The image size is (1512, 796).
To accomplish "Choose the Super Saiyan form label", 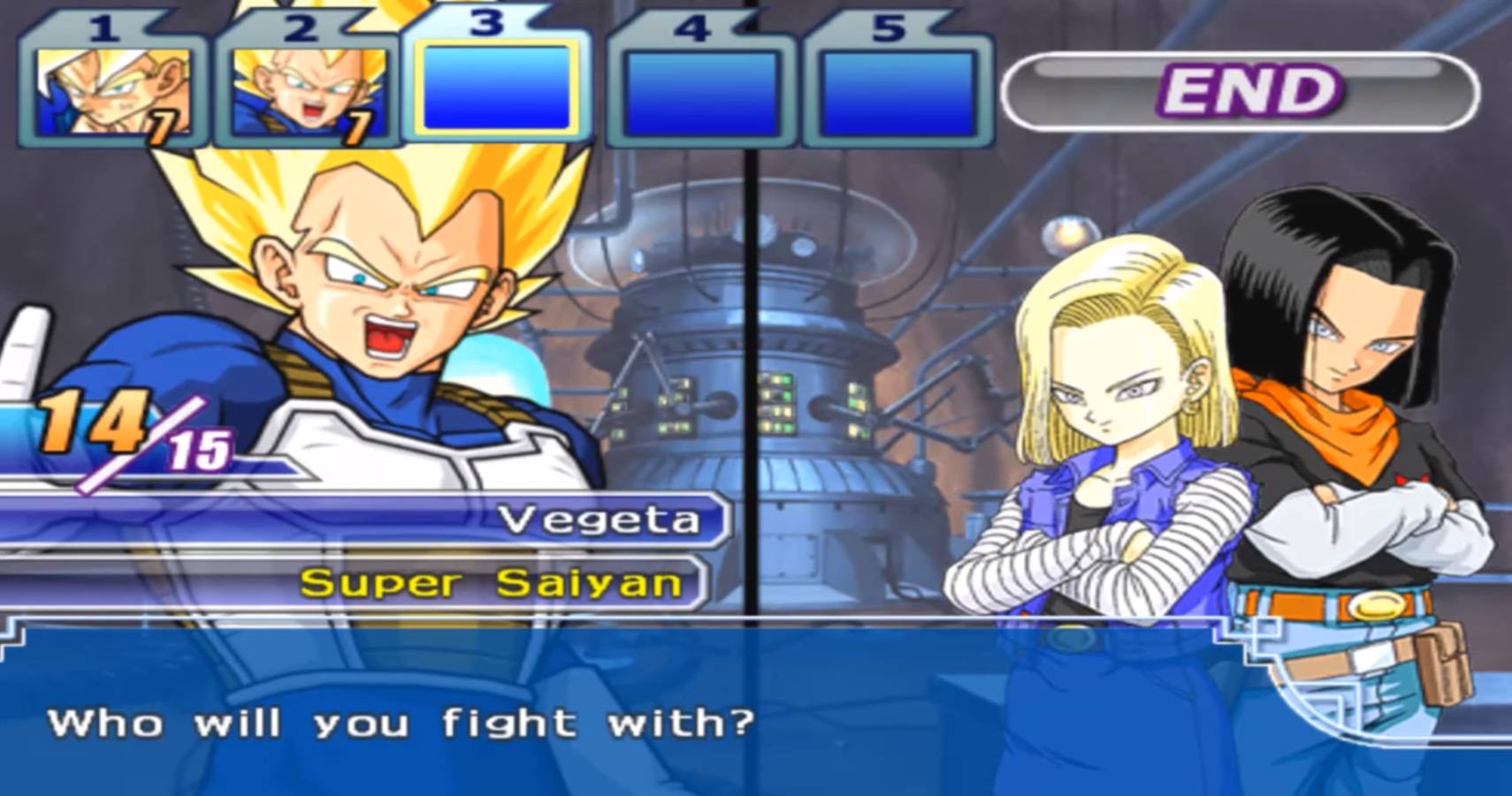I will click(491, 583).
